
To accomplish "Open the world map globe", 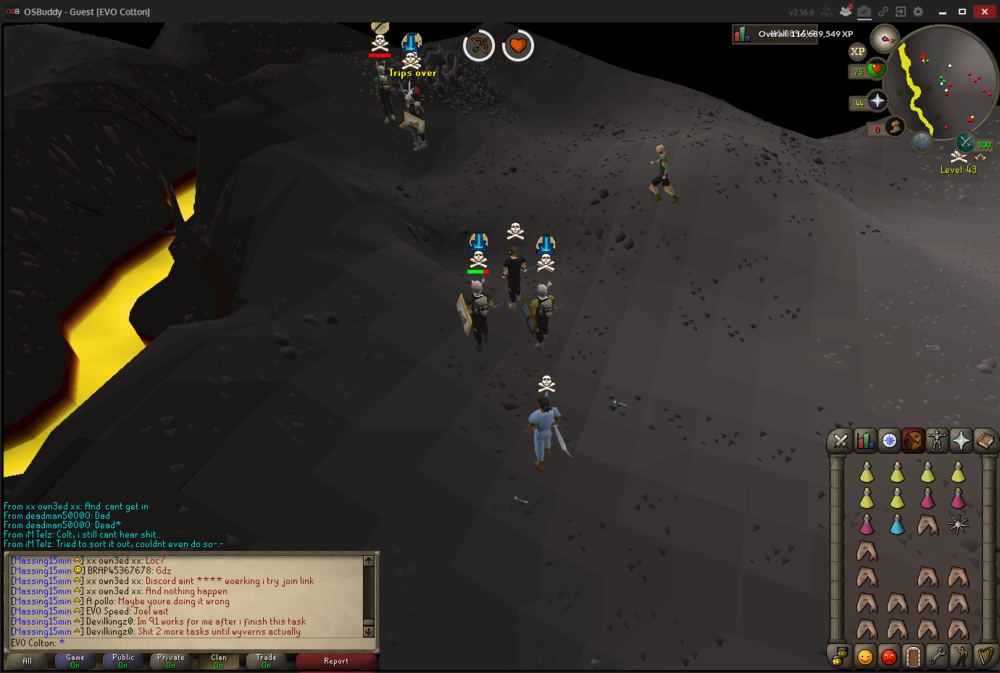I will pyautogui.click(x=922, y=142).
